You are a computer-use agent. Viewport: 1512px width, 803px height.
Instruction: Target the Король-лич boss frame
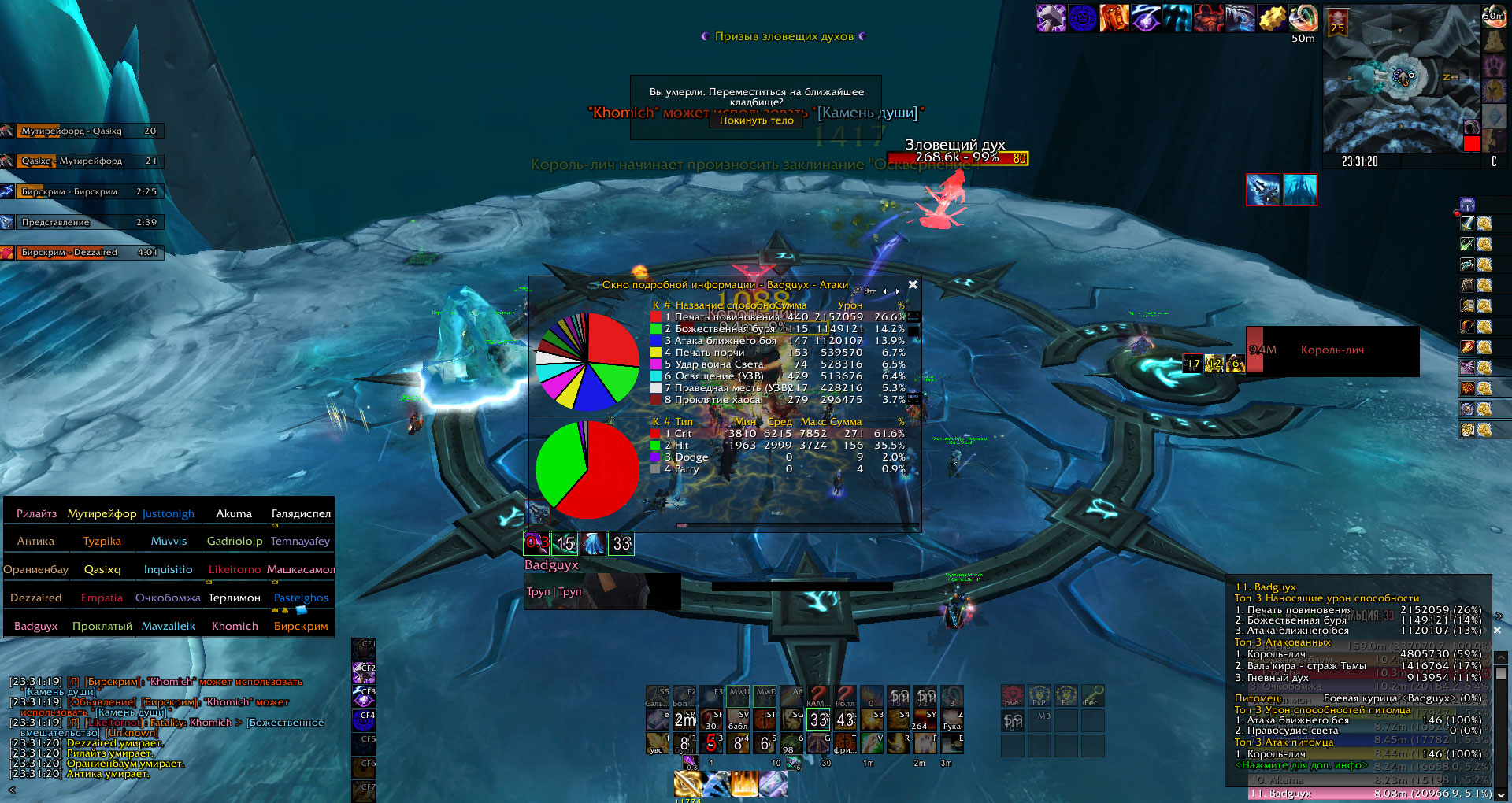click(1332, 350)
